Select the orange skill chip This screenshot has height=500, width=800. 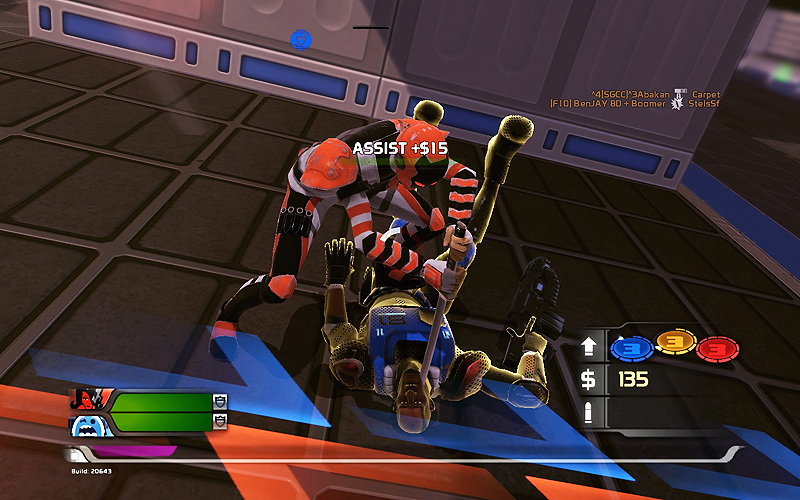tap(674, 347)
